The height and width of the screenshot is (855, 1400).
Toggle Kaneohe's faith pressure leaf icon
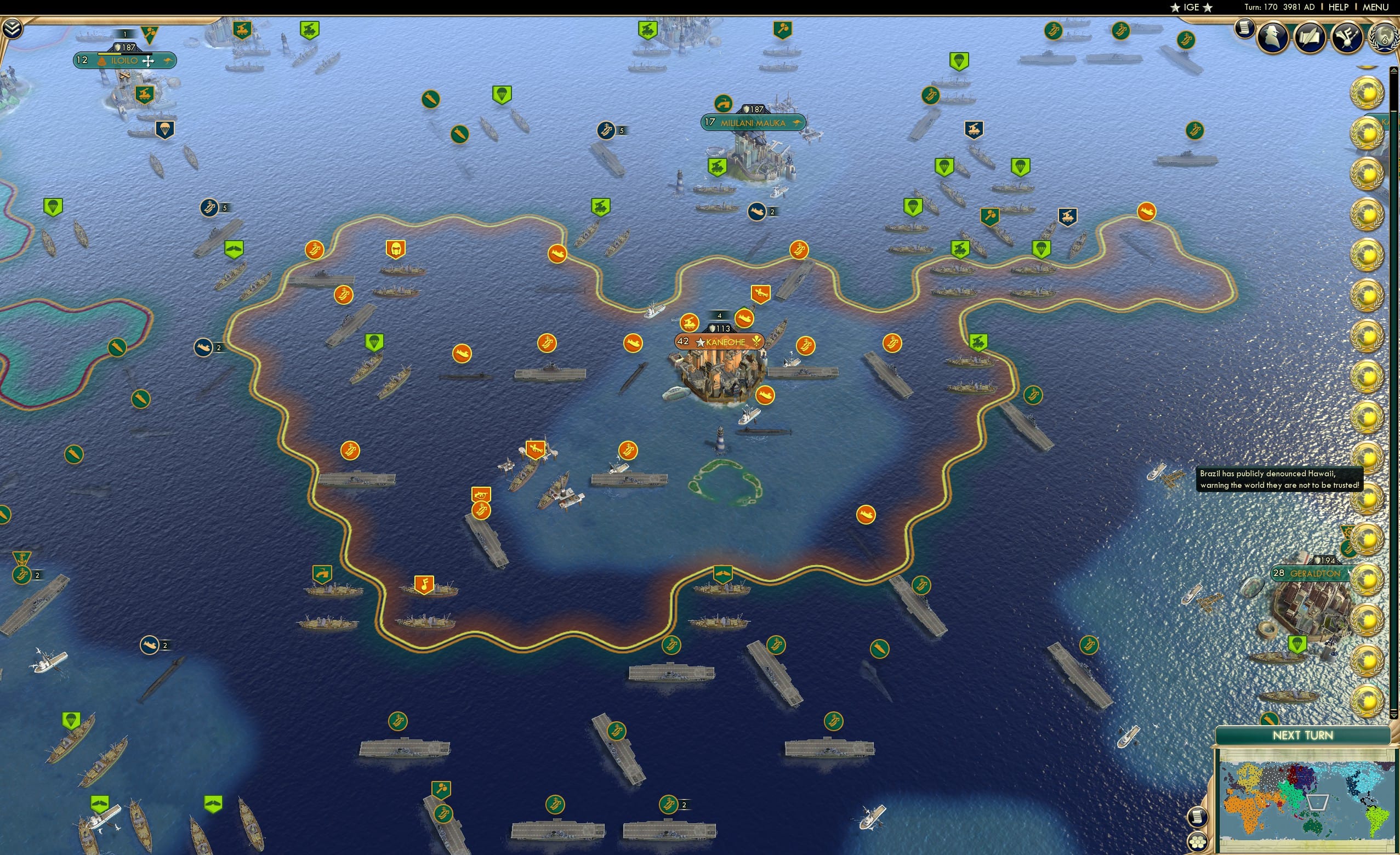point(758,342)
